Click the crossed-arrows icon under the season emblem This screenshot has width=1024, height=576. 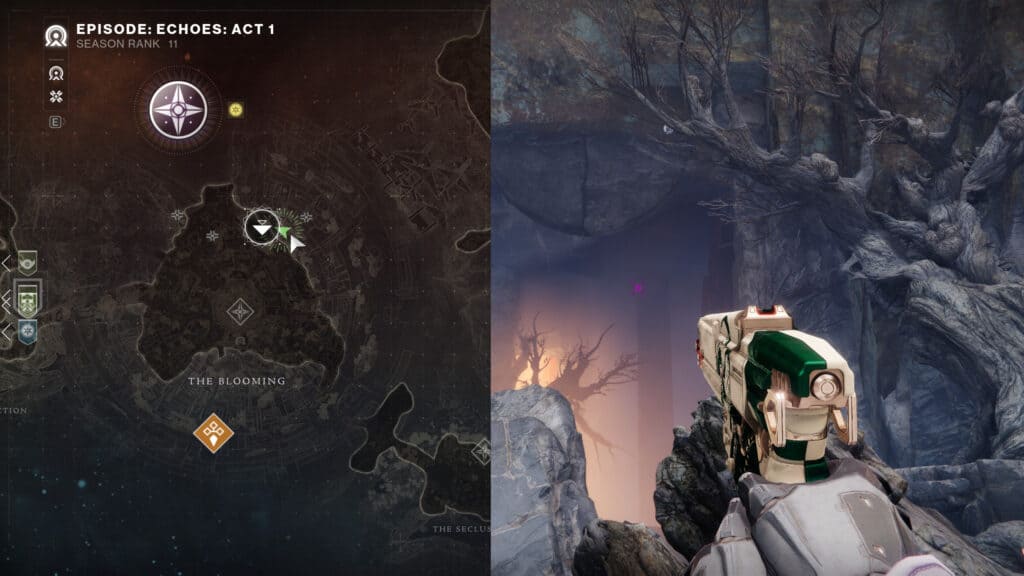(x=56, y=97)
